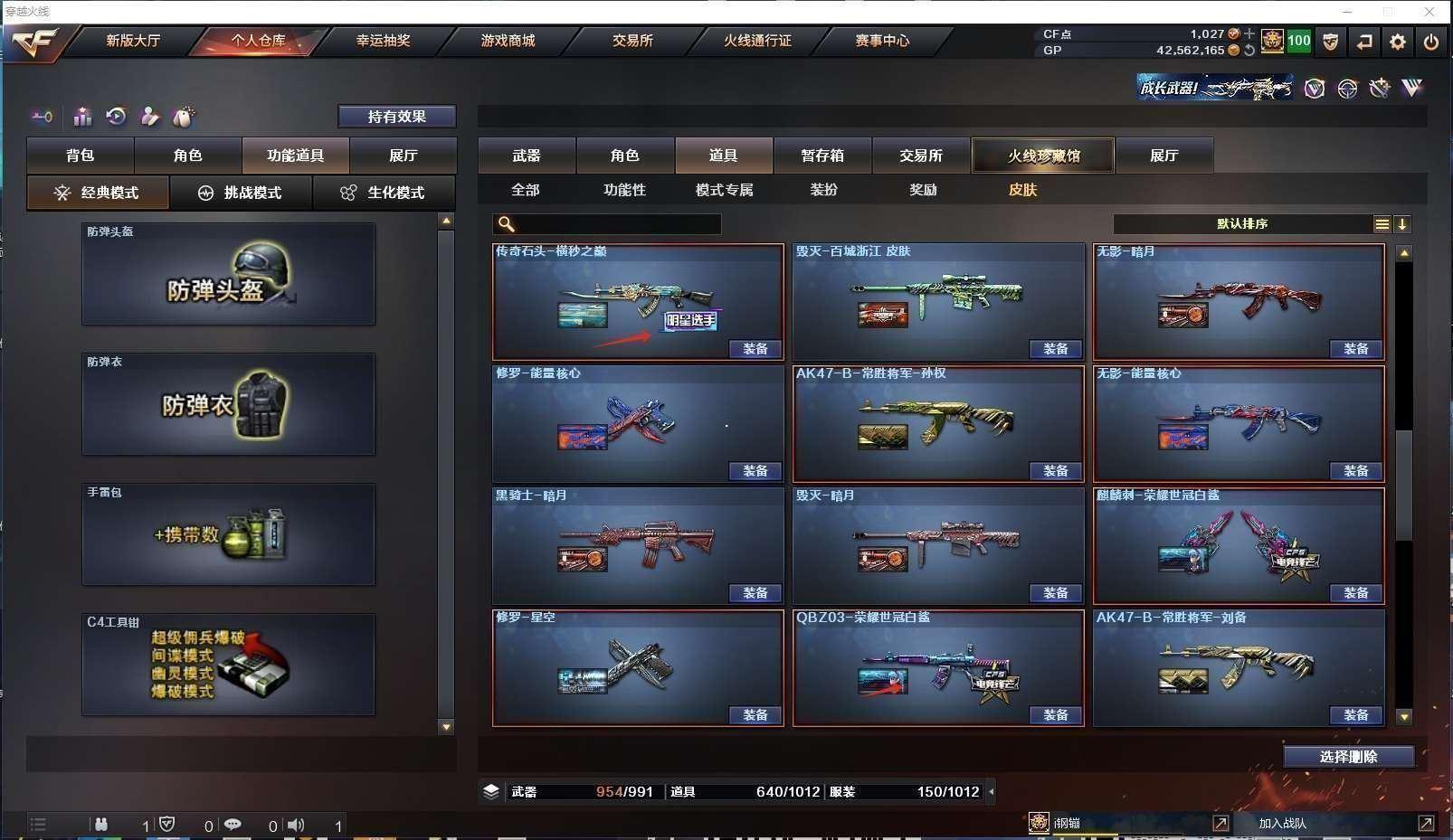Select 挑战模式 challenge mode tab
The width and height of the screenshot is (1453, 840).
point(241,193)
